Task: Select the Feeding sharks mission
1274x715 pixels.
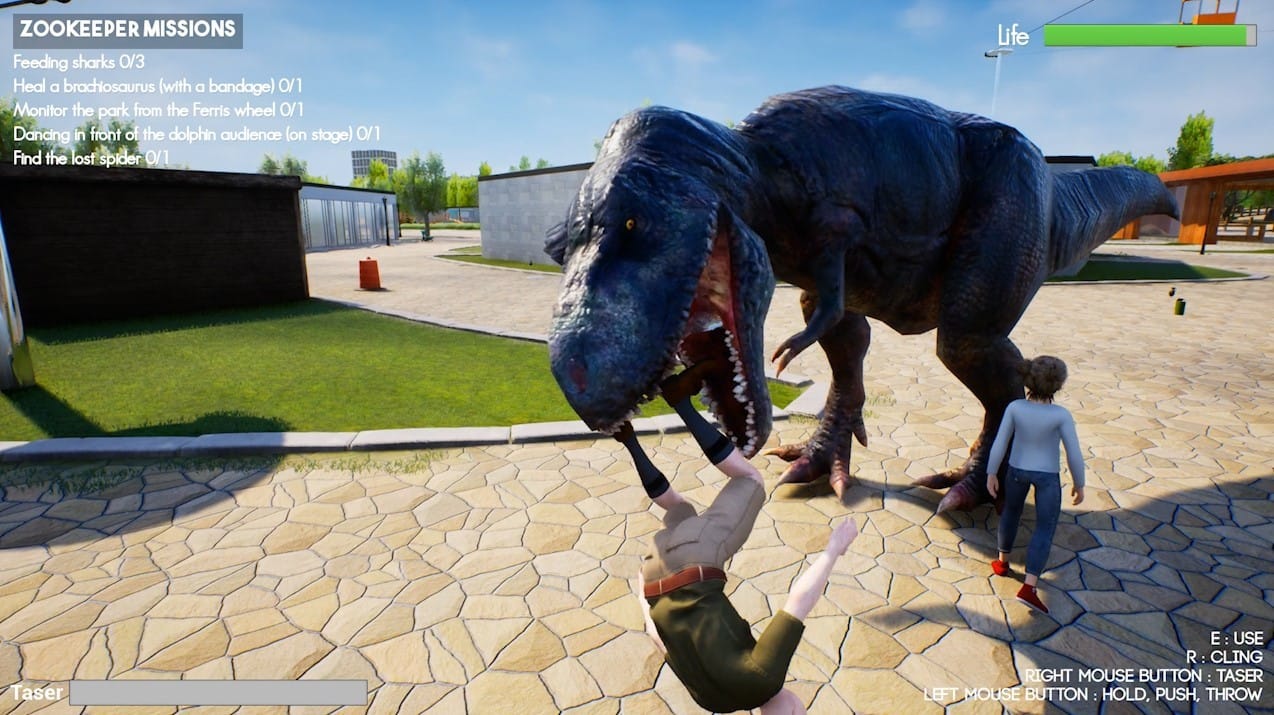Action: [x=79, y=62]
